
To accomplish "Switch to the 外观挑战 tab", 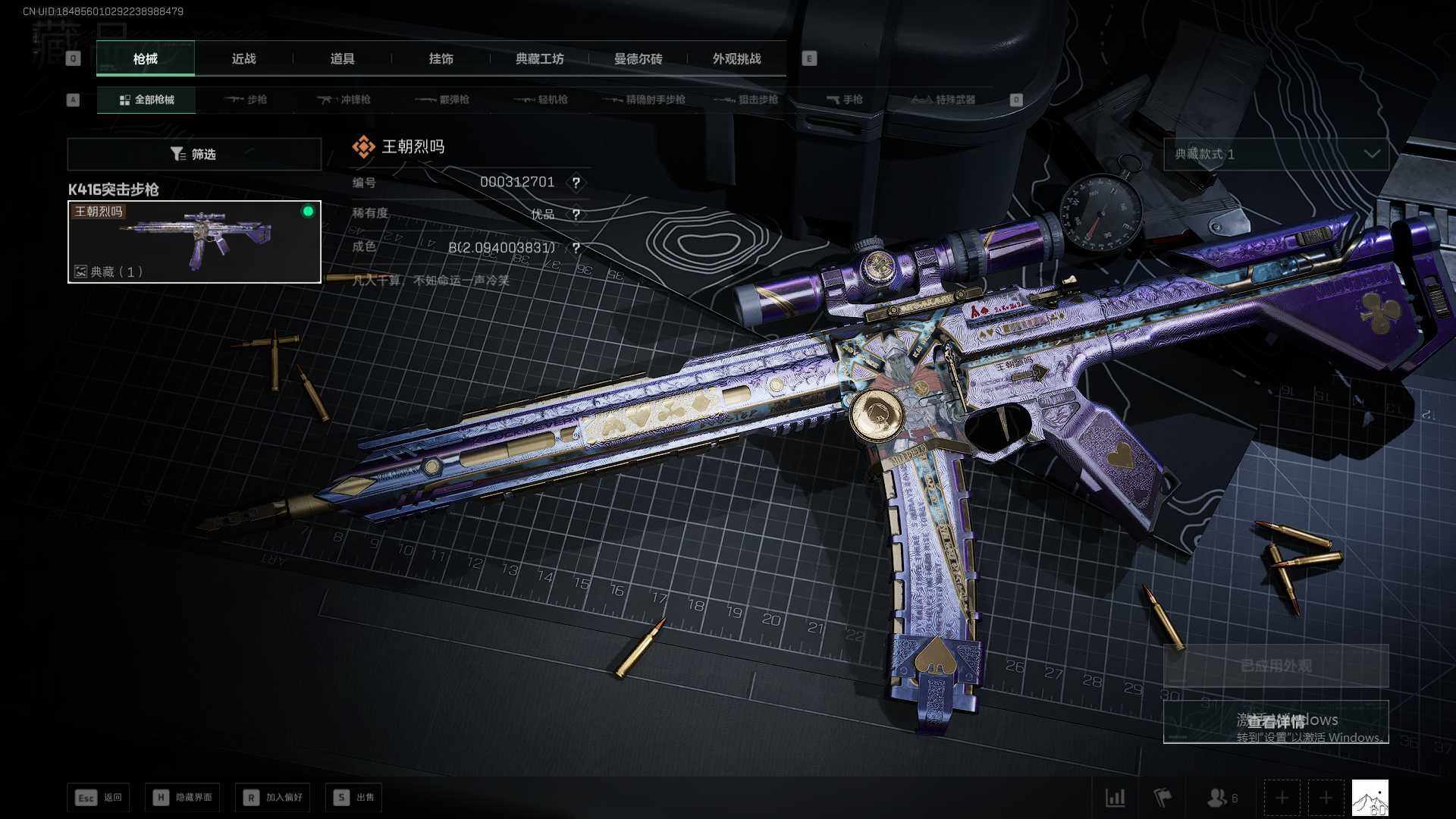I will pyautogui.click(x=736, y=58).
